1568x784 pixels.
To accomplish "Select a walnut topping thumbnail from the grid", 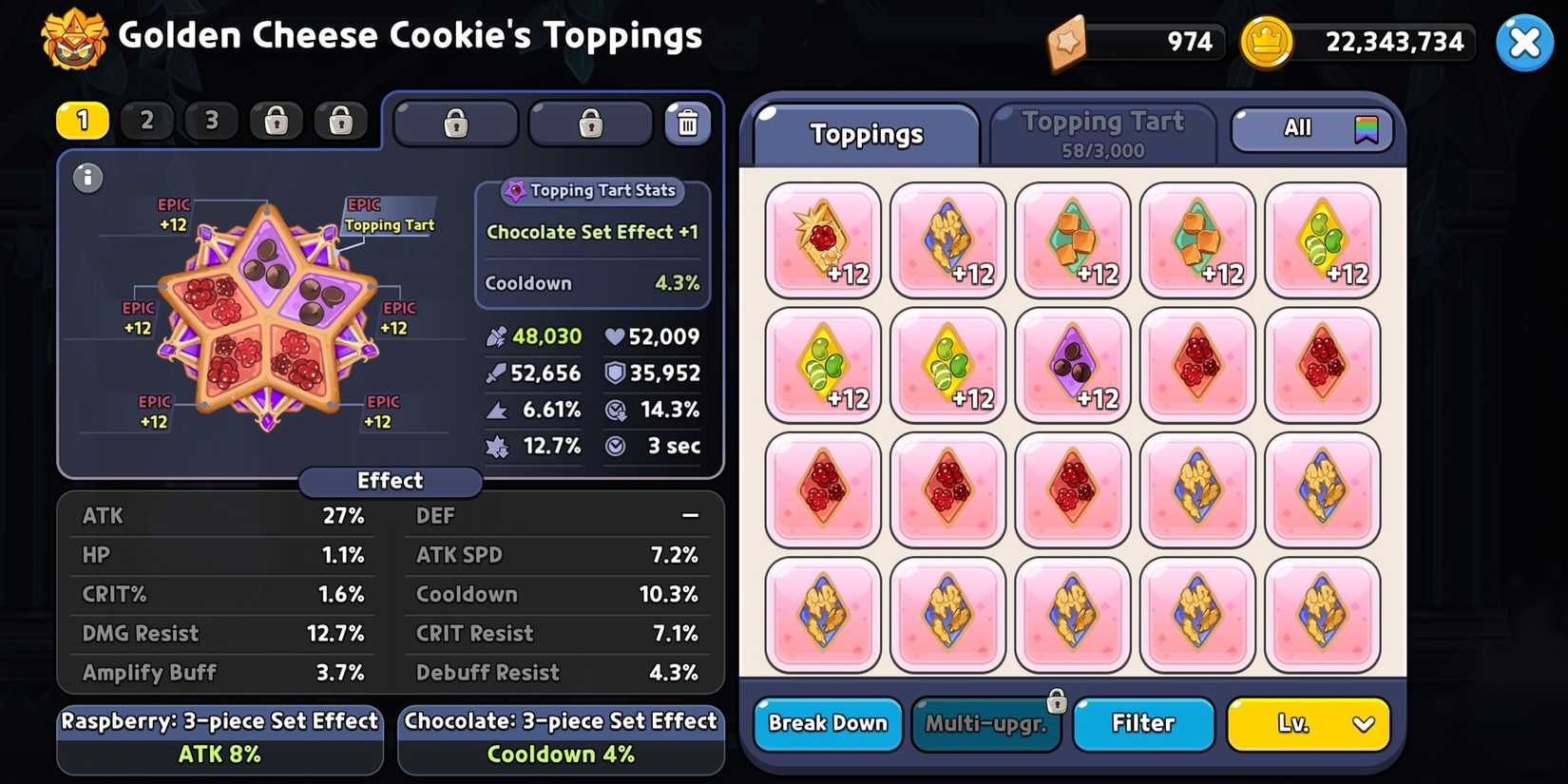I will pos(1197,489).
